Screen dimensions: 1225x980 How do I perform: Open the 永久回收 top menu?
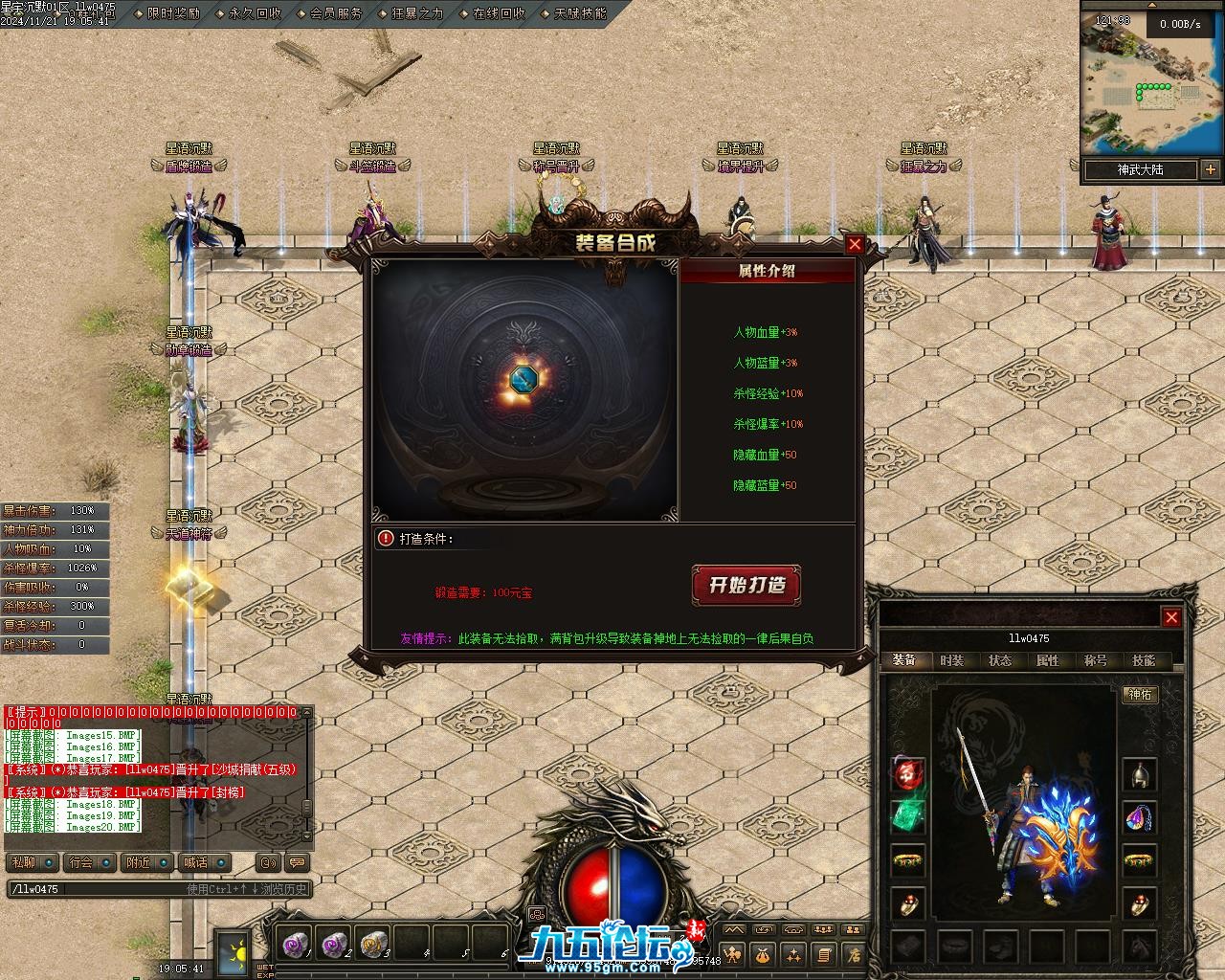255,13
